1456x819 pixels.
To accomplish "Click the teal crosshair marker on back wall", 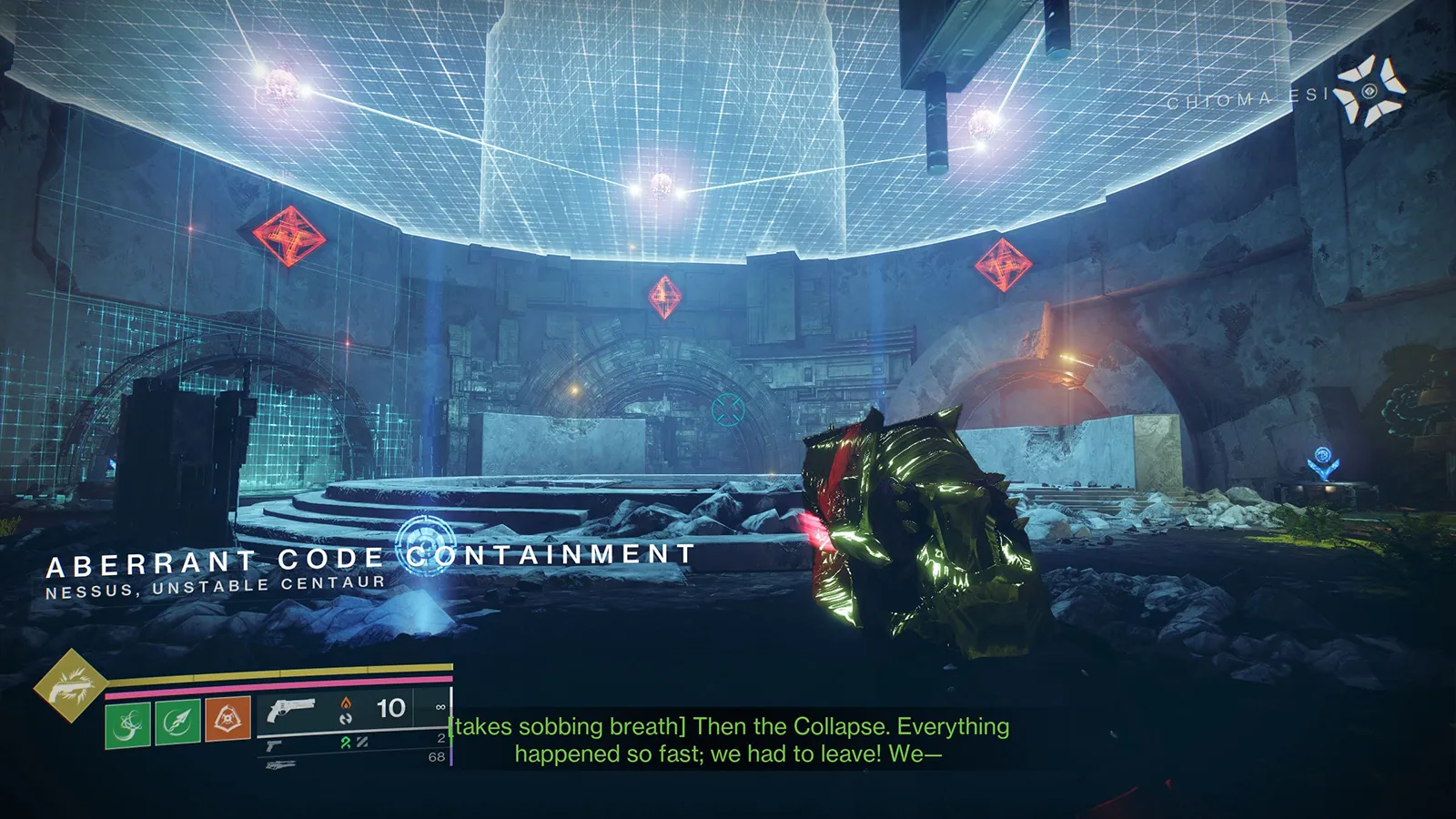I will click(727, 410).
